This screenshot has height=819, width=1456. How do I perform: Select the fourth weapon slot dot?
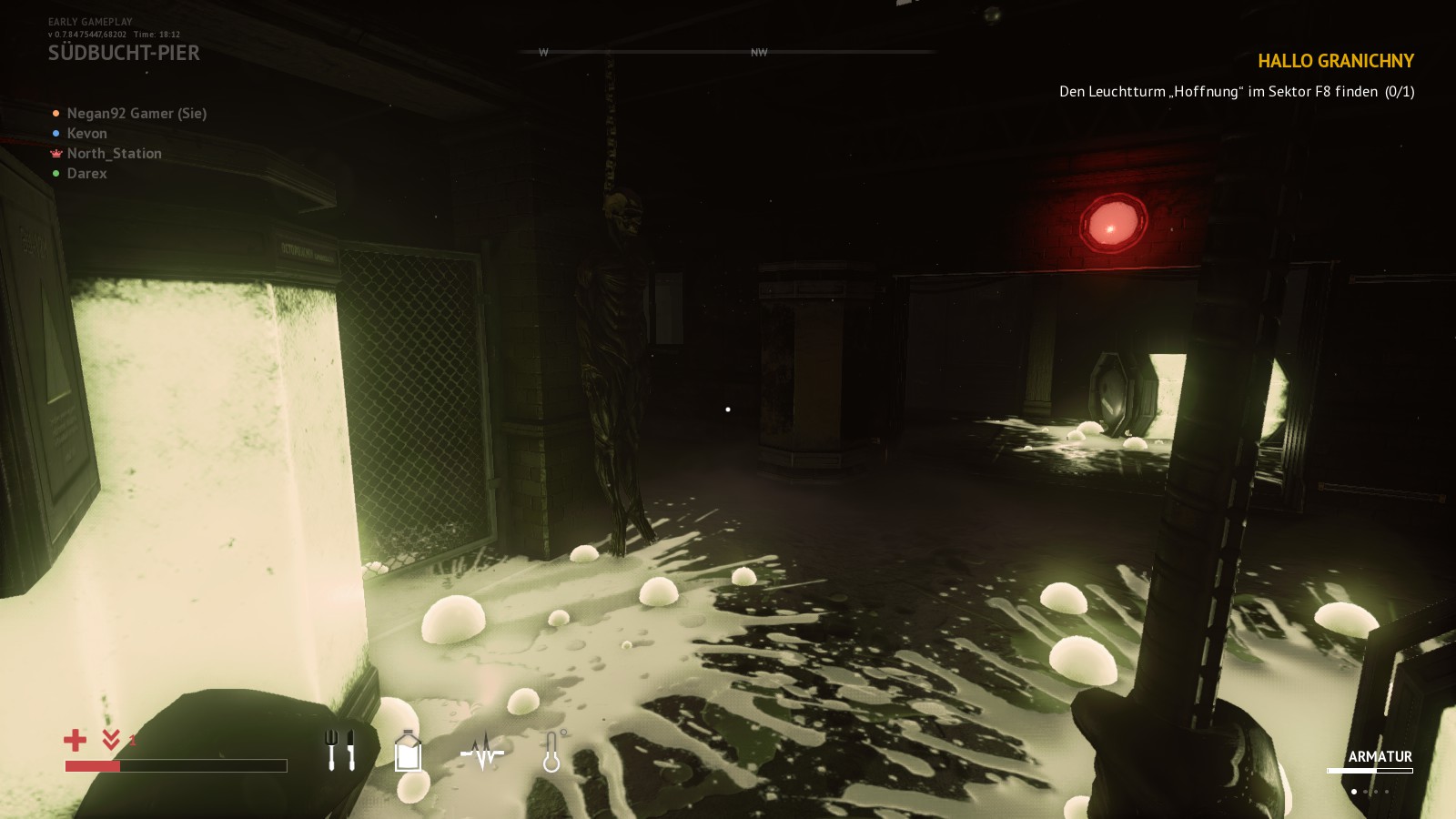[x=1387, y=792]
